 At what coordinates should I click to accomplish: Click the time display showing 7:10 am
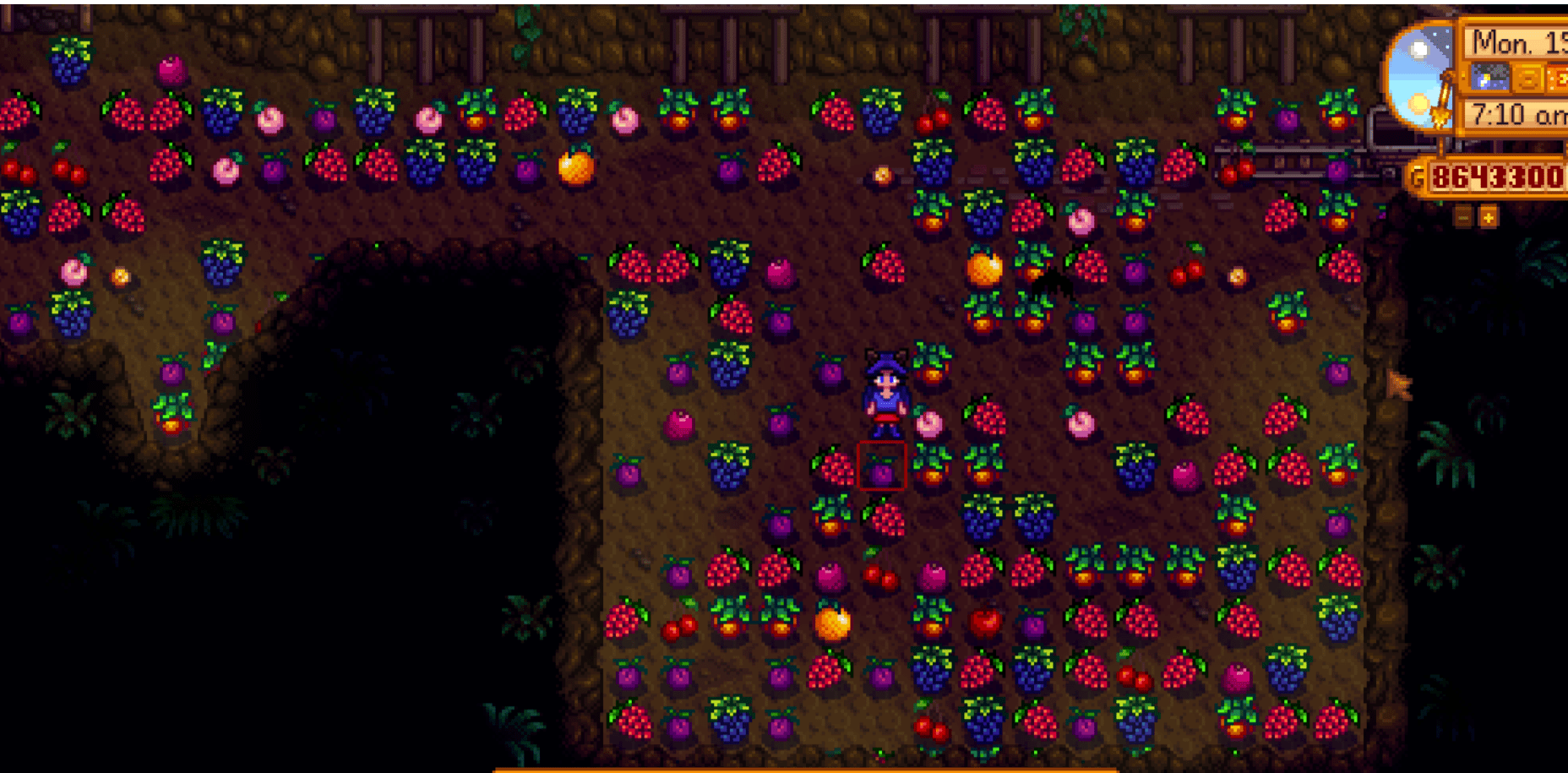[x=1515, y=112]
